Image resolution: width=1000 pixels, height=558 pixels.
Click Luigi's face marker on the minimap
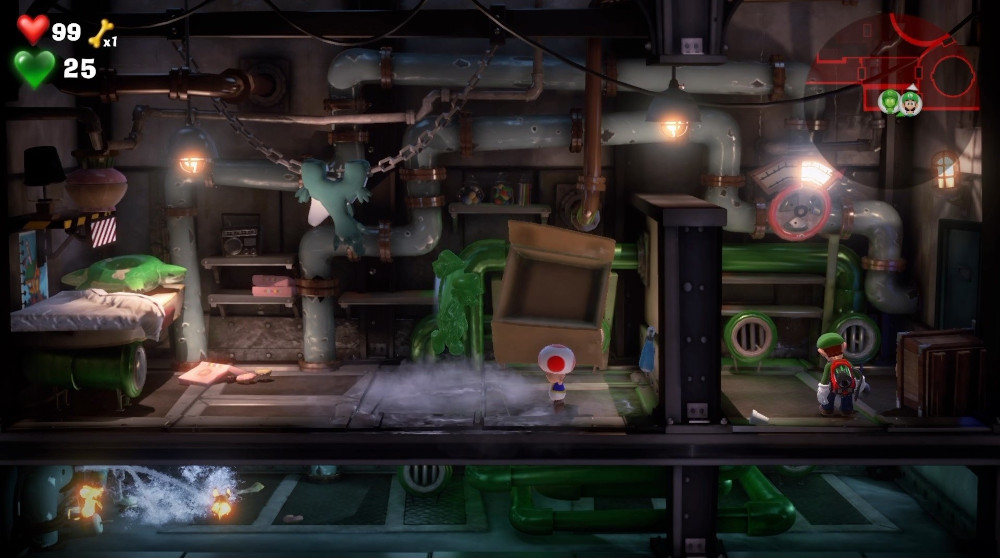click(910, 101)
